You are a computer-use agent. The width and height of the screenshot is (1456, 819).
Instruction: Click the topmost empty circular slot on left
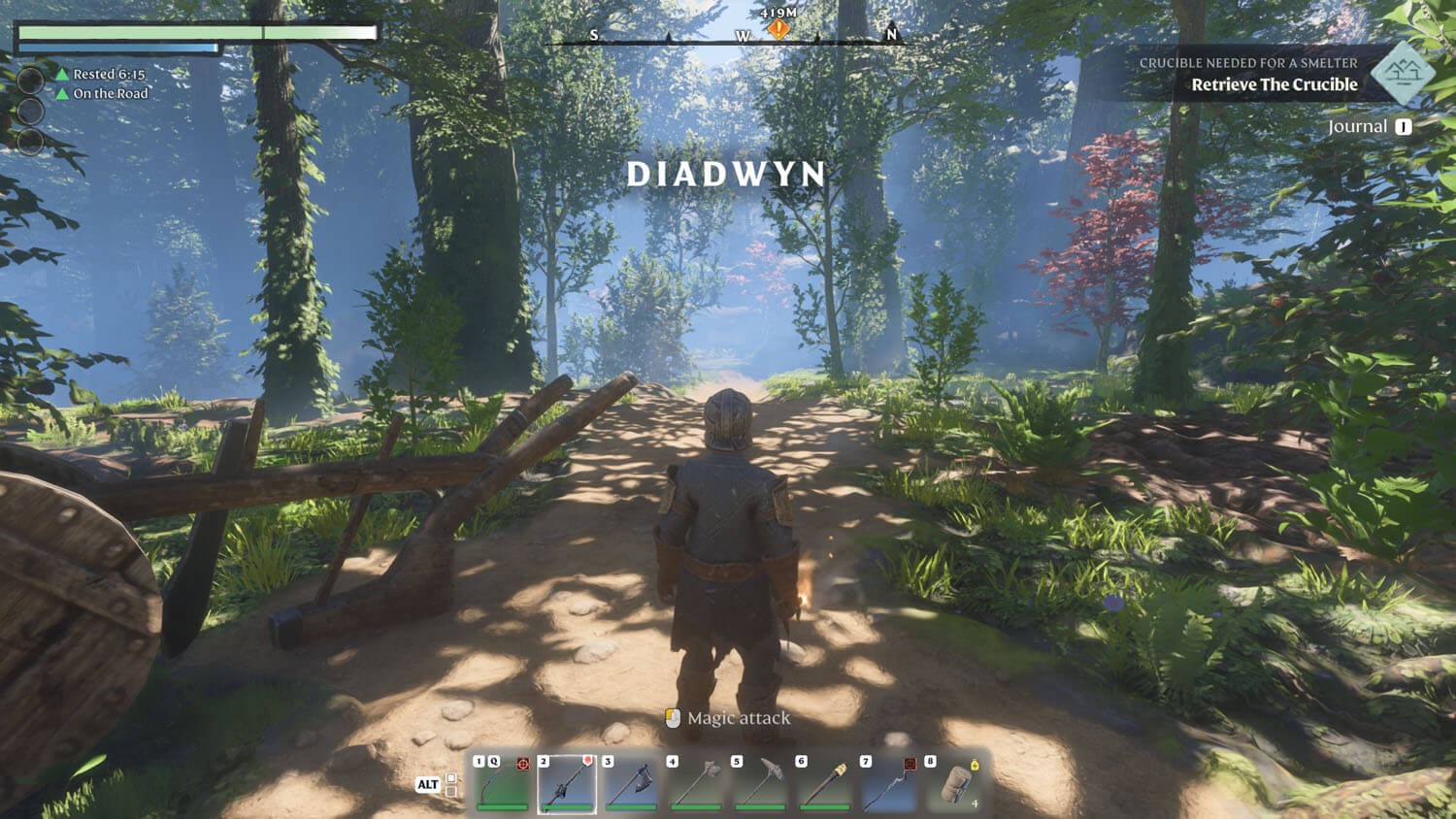coord(30,81)
